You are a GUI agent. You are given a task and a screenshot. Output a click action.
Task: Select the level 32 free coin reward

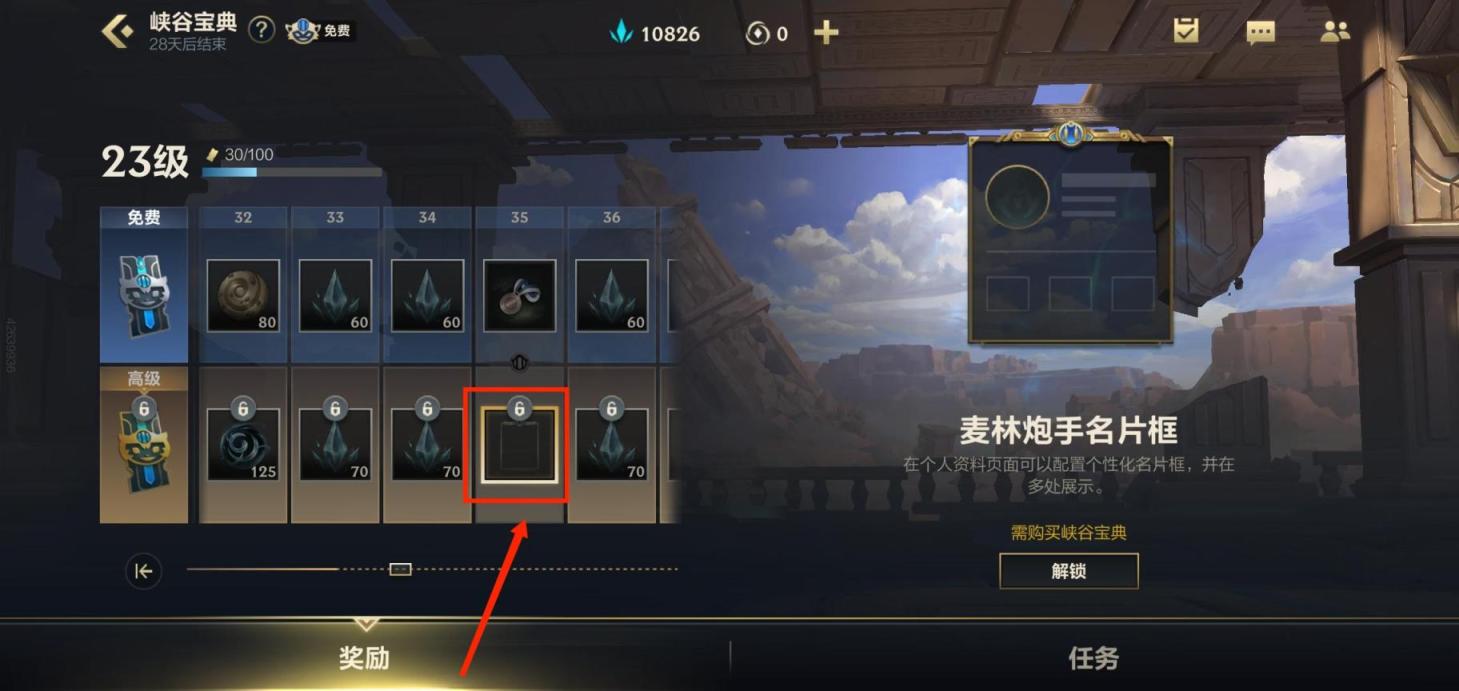pos(243,296)
